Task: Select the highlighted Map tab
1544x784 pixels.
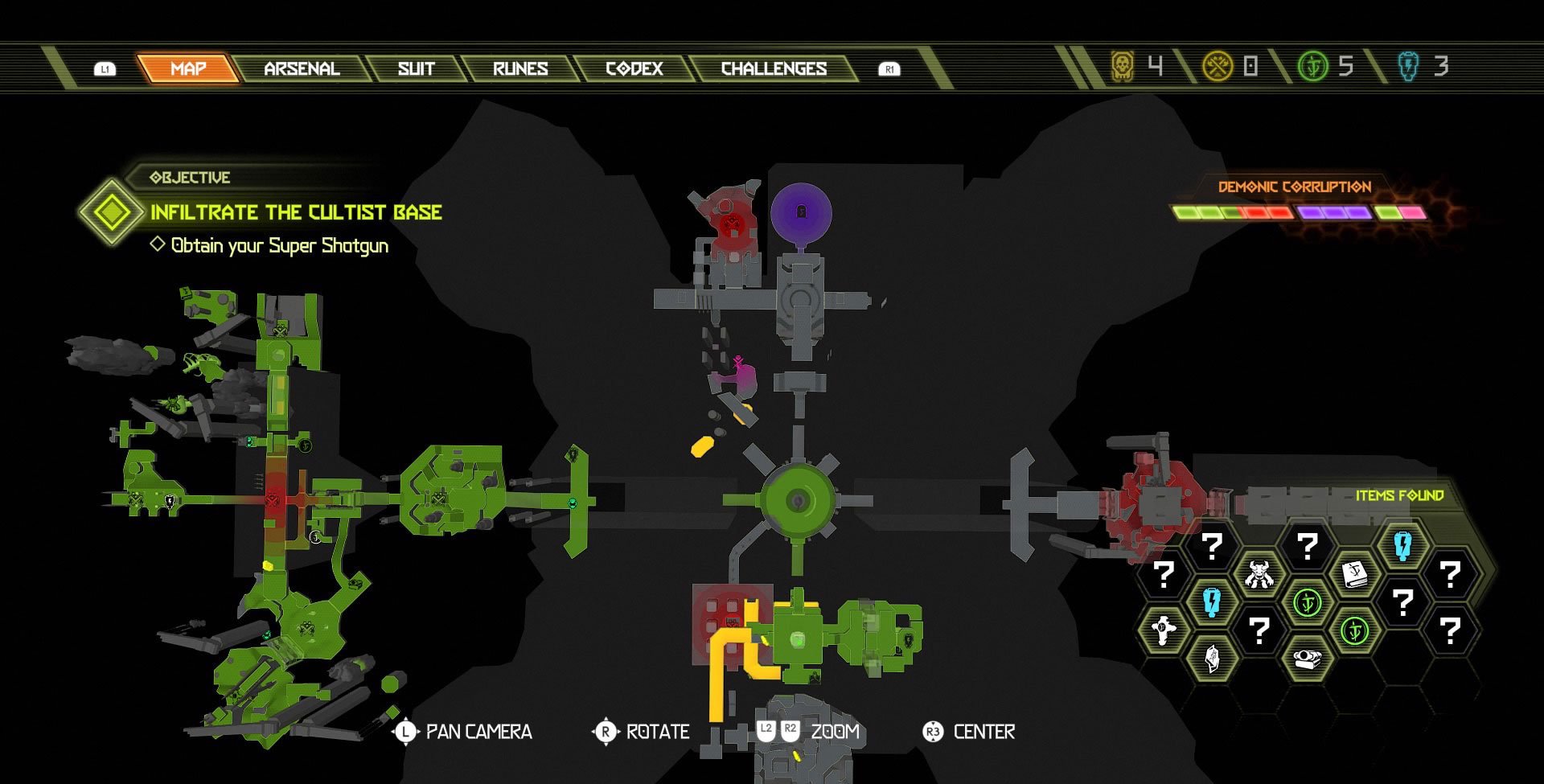Action: (x=188, y=68)
